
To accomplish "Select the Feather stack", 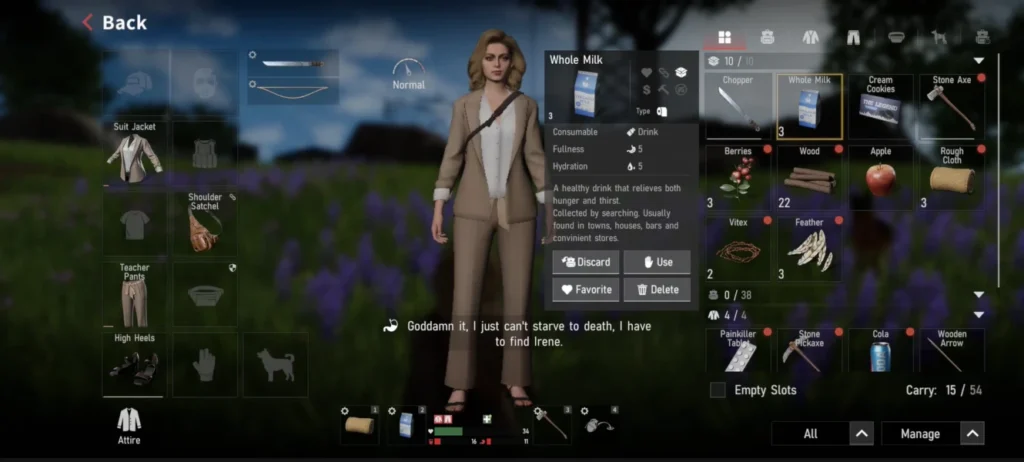I will pyautogui.click(x=809, y=248).
